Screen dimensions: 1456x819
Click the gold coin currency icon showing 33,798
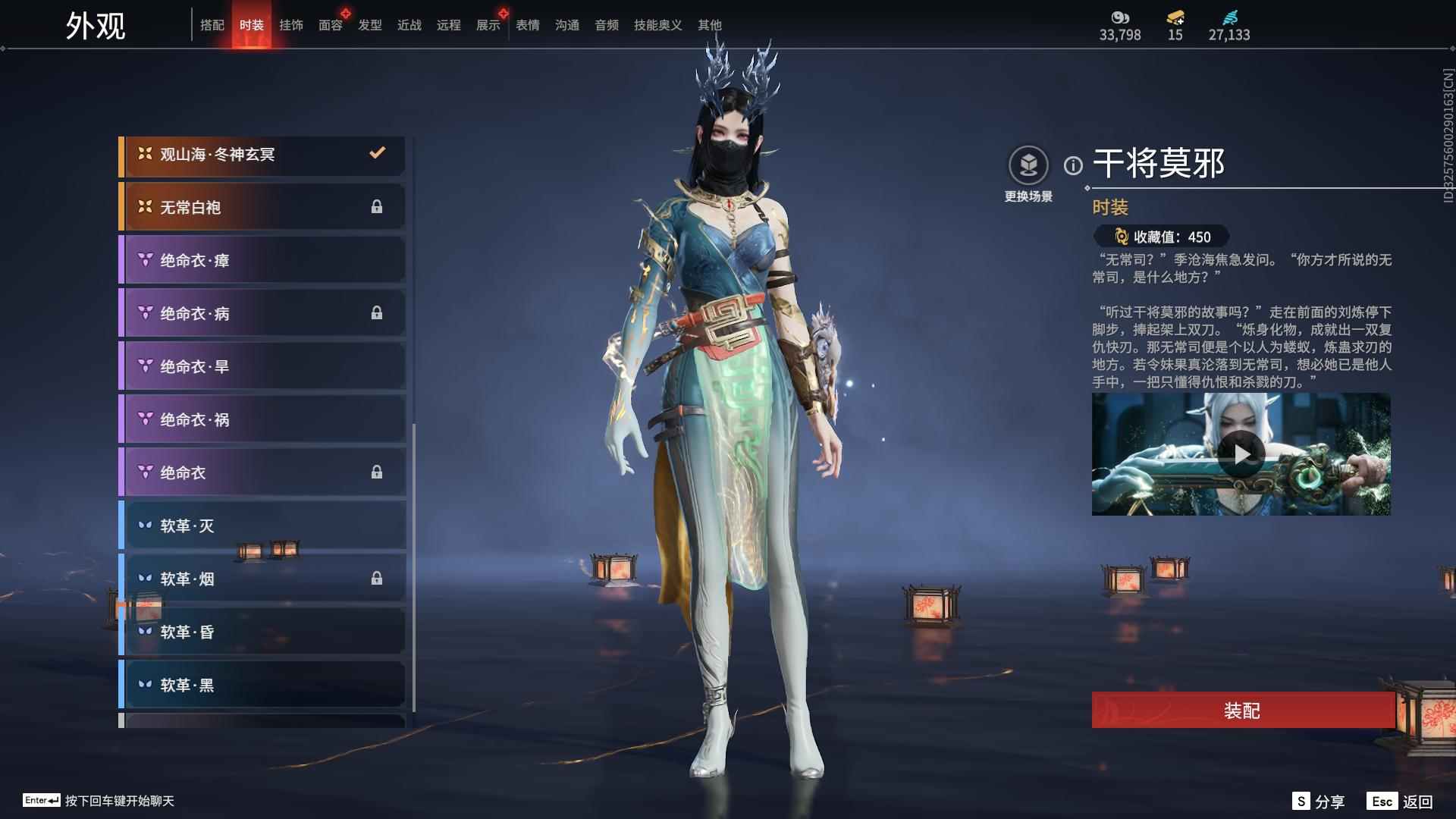[1120, 17]
